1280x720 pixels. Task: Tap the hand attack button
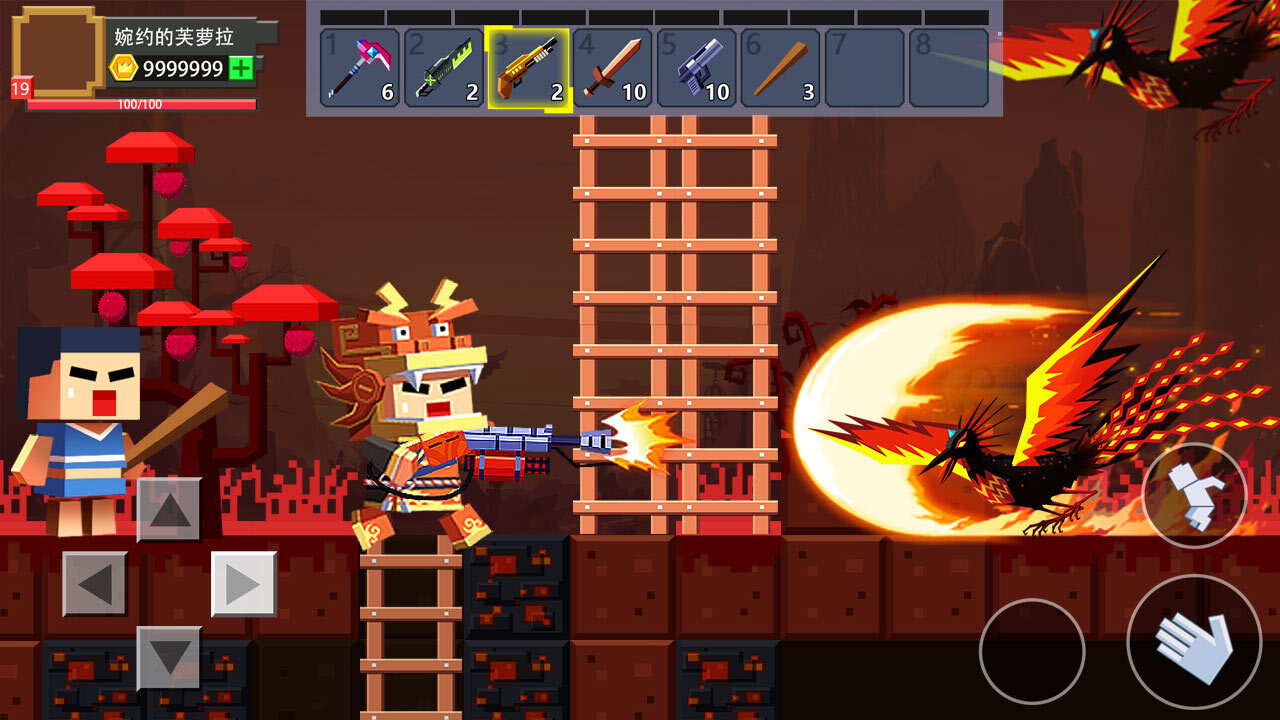coord(1194,641)
